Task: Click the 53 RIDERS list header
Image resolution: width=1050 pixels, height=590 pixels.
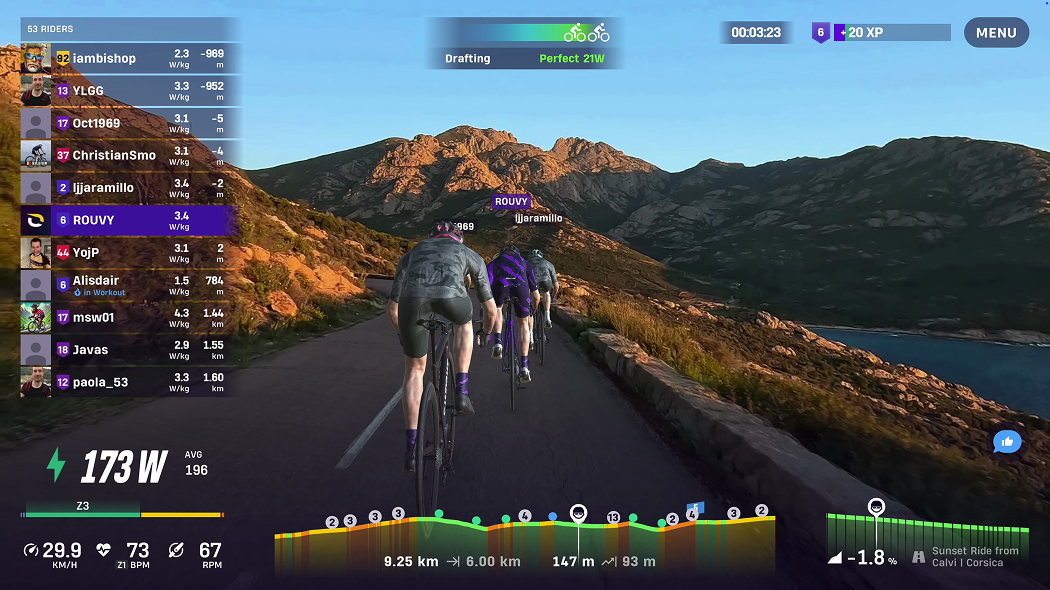Action: pyautogui.click(x=50, y=29)
